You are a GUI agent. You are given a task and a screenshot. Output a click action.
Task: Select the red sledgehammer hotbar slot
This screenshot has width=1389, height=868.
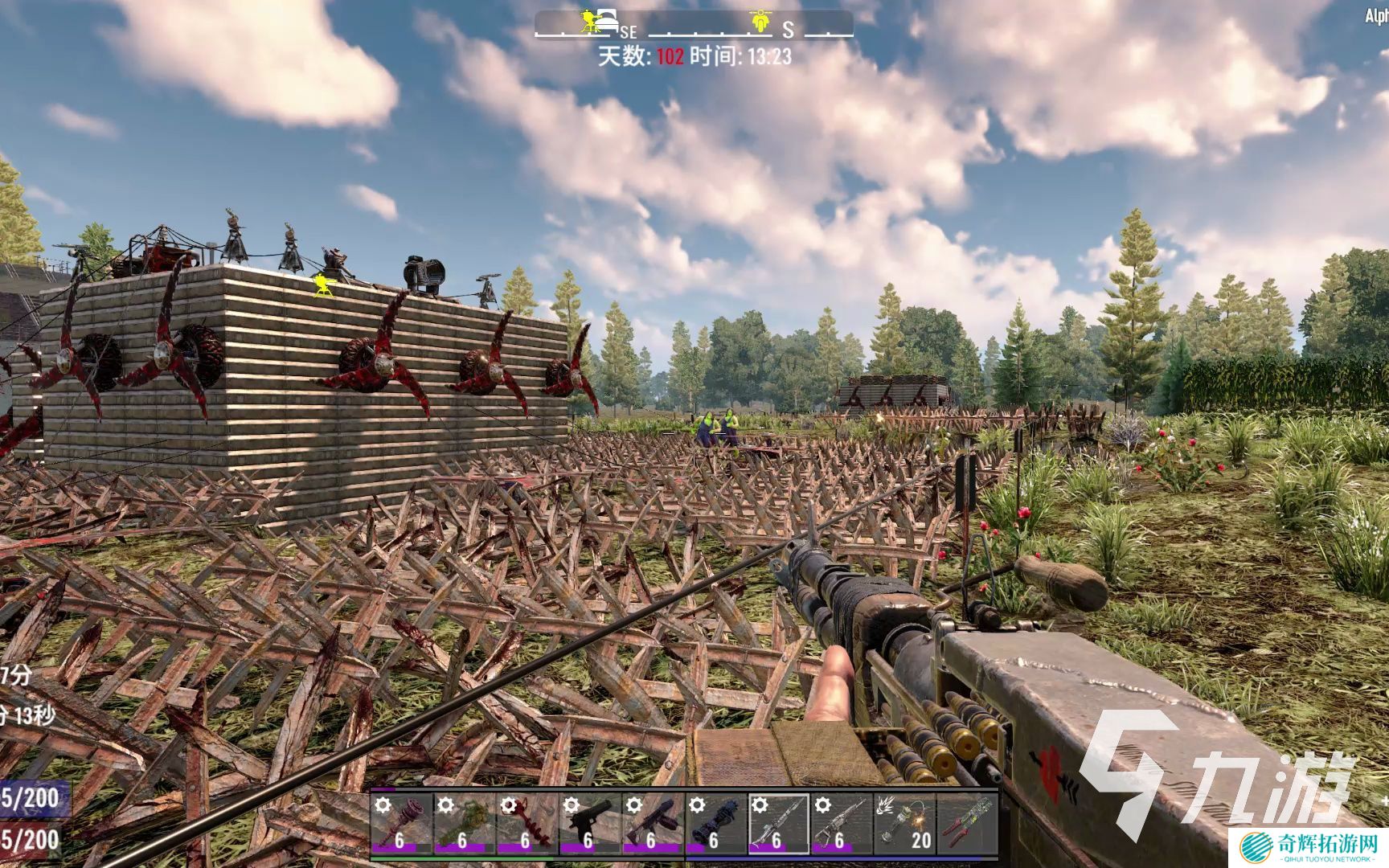click(400, 823)
